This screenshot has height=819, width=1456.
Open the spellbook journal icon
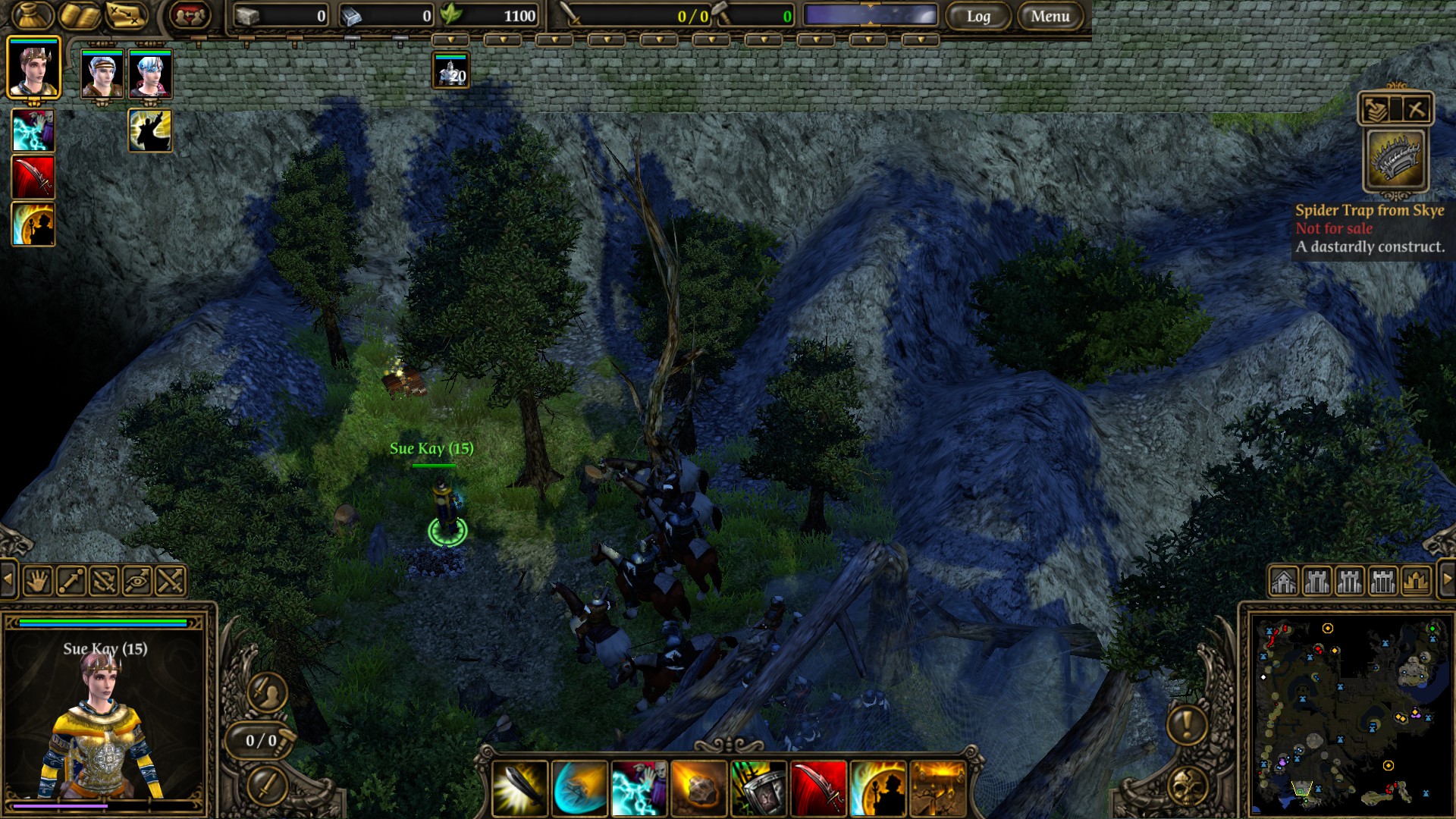[x=80, y=15]
